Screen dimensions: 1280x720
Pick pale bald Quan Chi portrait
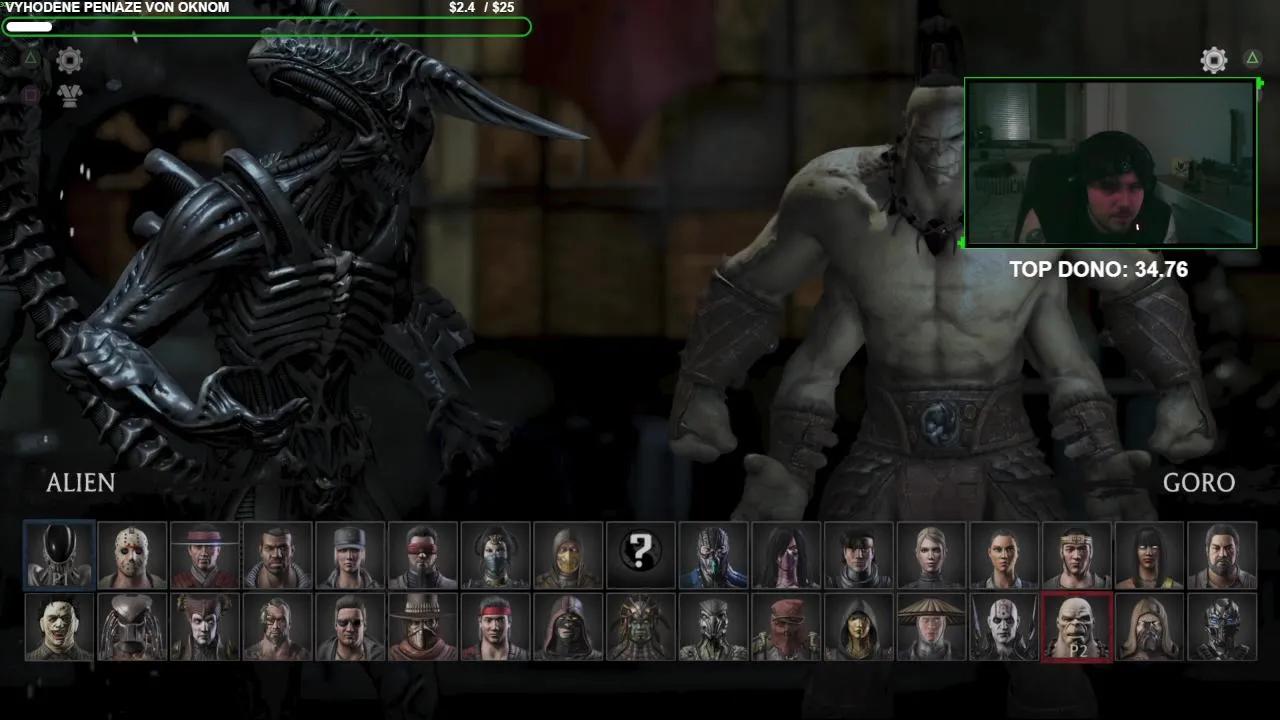point(1004,627)
